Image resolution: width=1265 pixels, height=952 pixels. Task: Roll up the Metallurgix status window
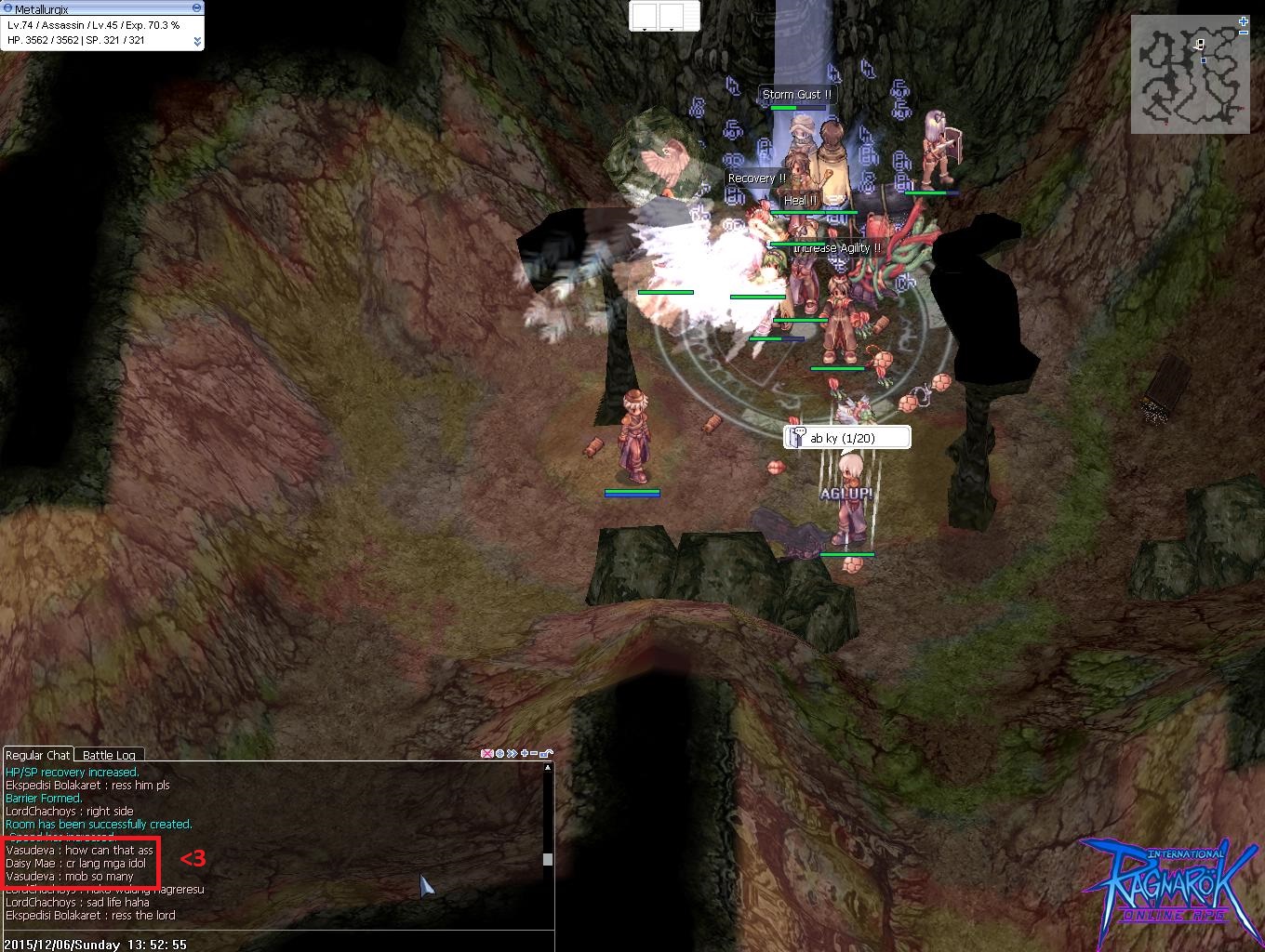7,8
